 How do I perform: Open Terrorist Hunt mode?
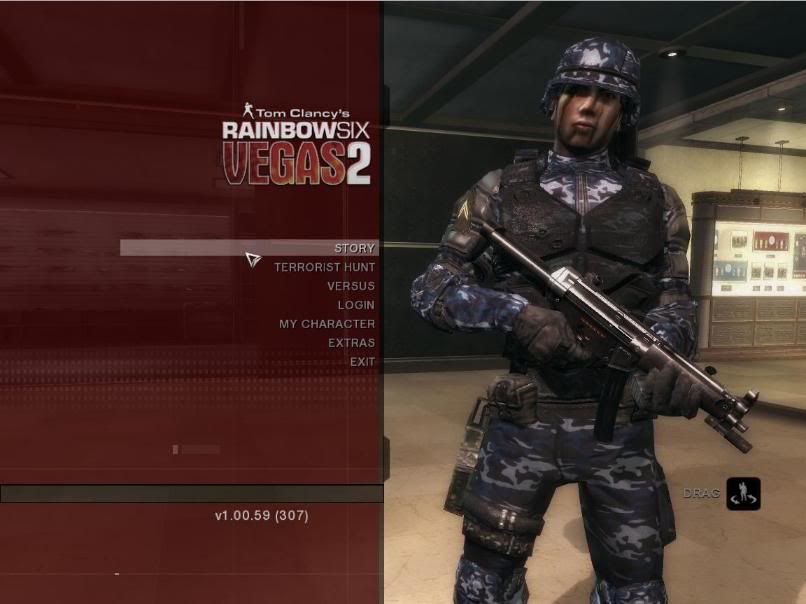click(x=325, y=267)
